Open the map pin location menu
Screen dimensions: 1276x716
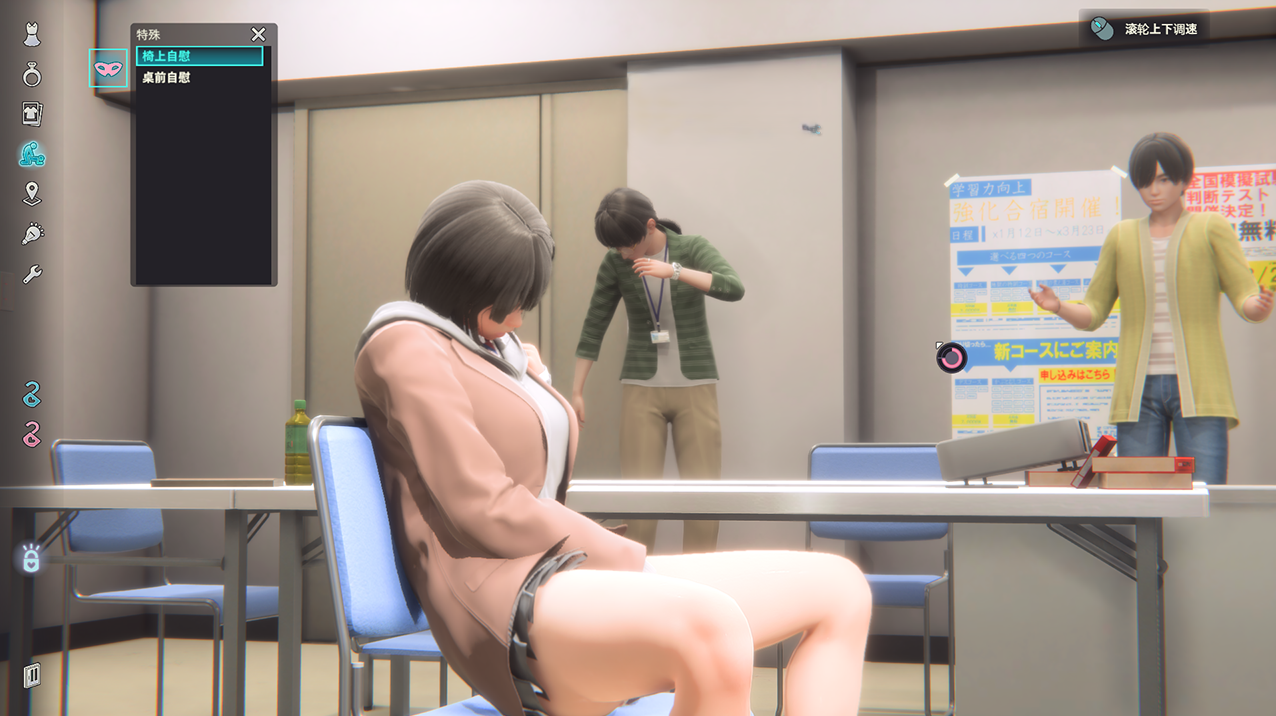click(x=32, y=194)
